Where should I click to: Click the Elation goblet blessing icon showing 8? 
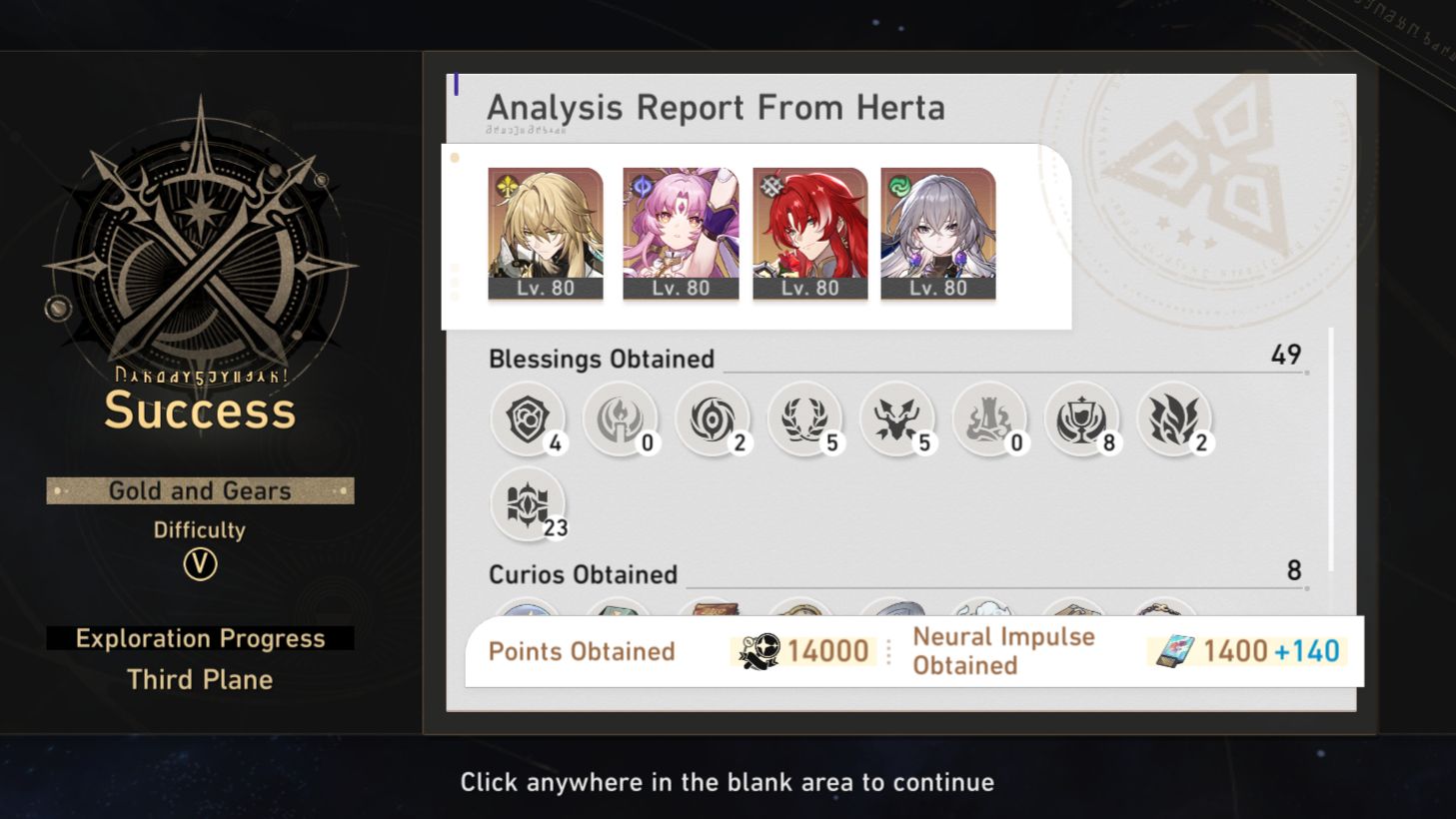click(x=1082, y=418)
